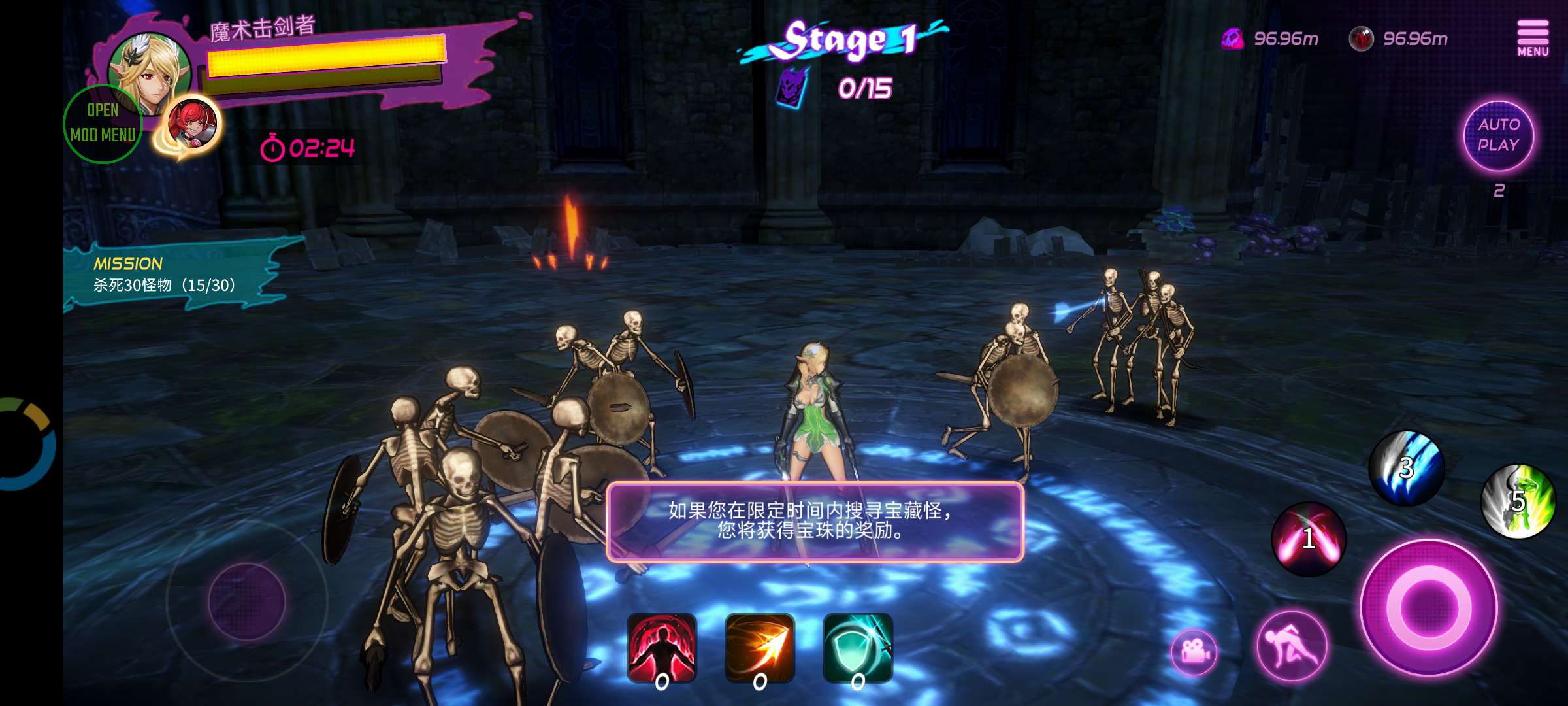
Task: Open the MENU hamburger button
Action: (x=1533, y=38)
